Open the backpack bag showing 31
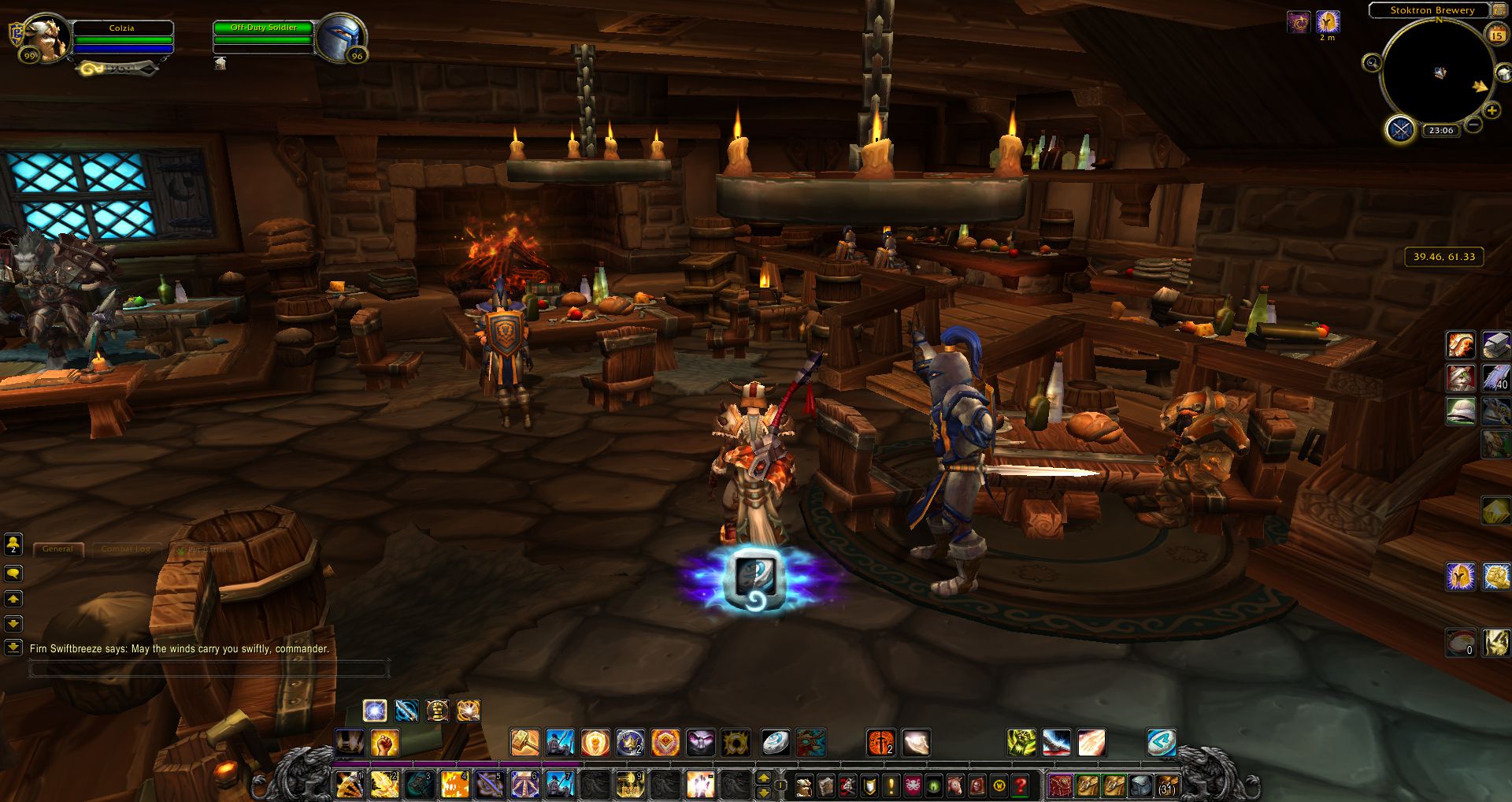 1166,785
